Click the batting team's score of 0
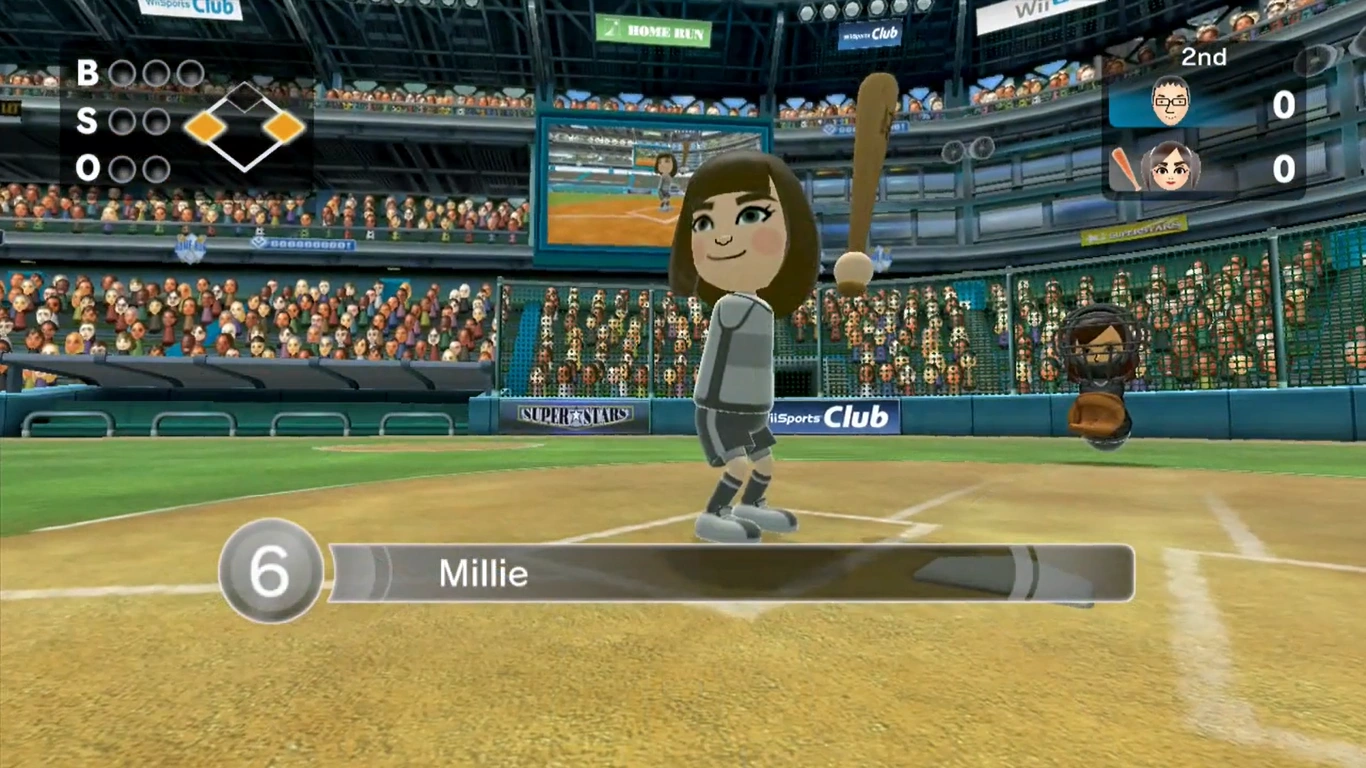1366x768 pixels. 1283,170
